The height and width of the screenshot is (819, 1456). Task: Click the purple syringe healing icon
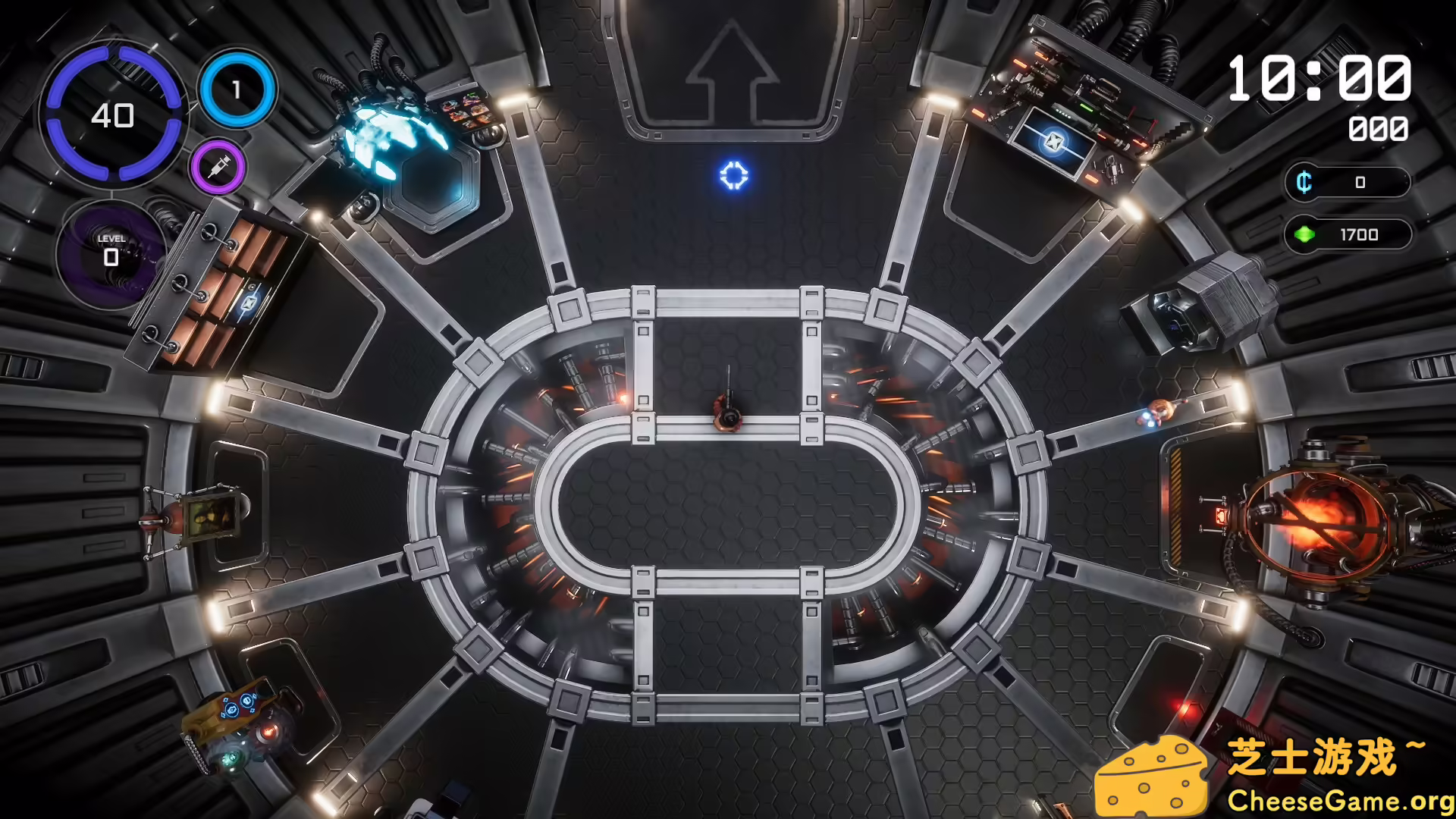coord(218,166)
